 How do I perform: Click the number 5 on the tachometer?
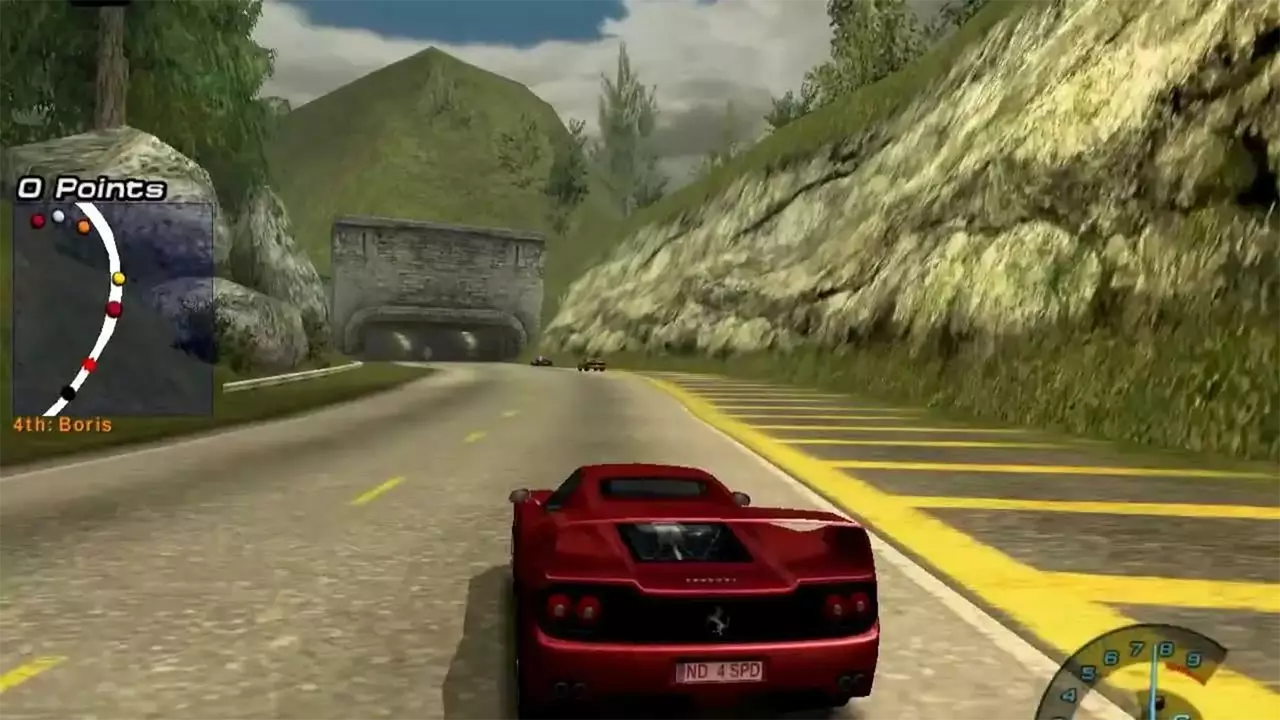[x=1087, y=672]
